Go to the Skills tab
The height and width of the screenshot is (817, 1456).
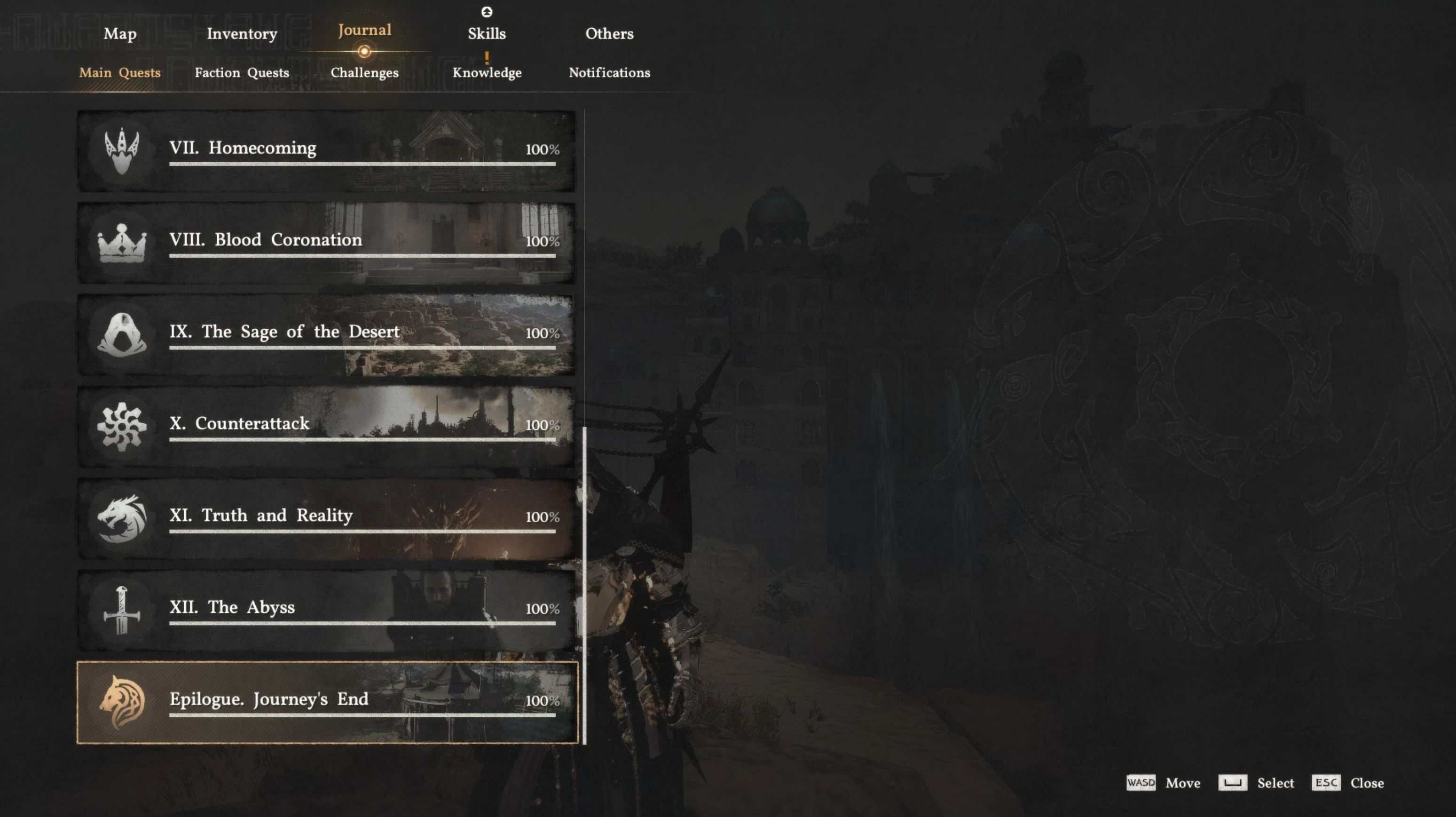pyautogui.click(x=487, y=34)
